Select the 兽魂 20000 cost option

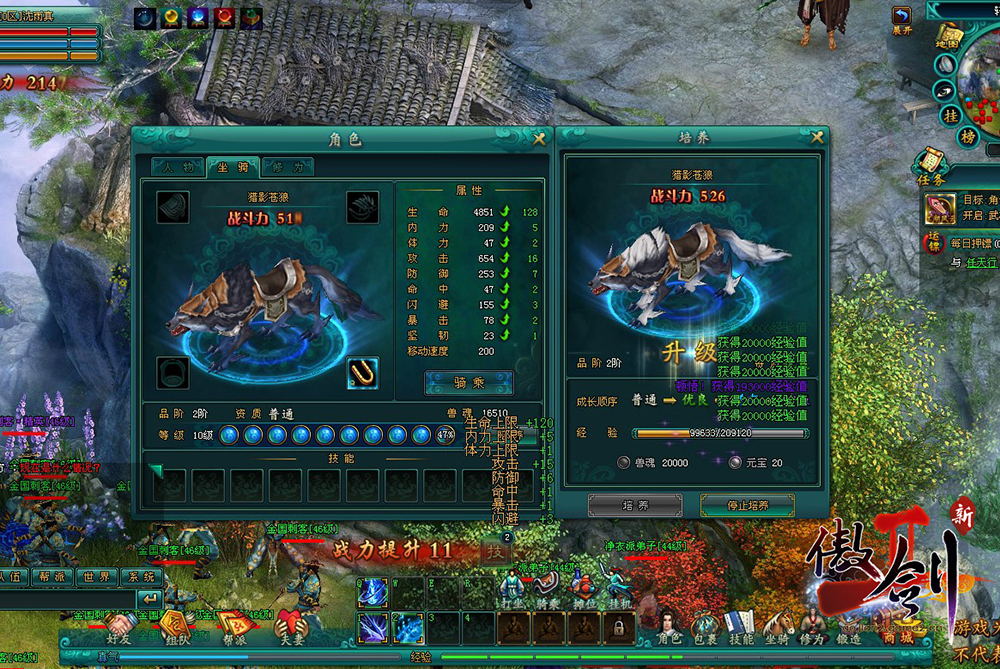point(623,463)
